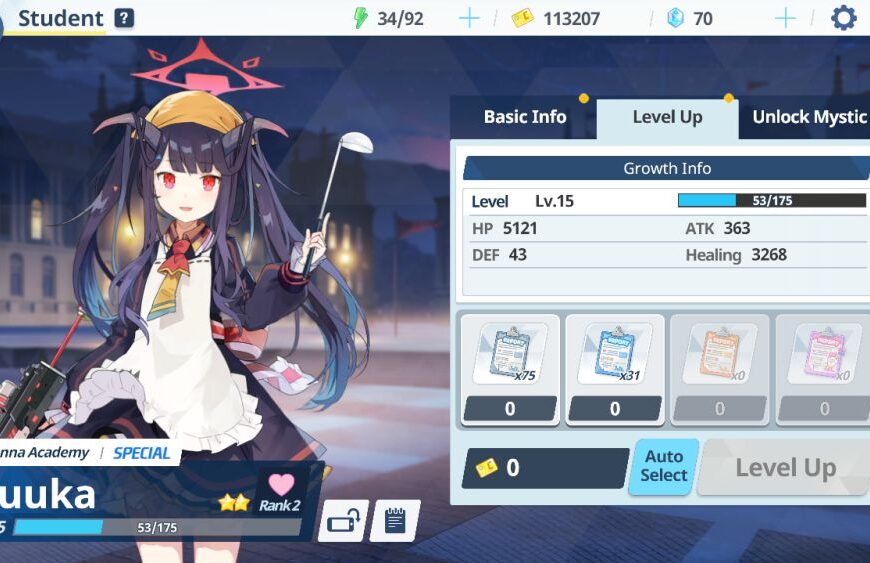Open the Unlock Mystic tab
The image size is (870, 563).
[x=808, y=117]
